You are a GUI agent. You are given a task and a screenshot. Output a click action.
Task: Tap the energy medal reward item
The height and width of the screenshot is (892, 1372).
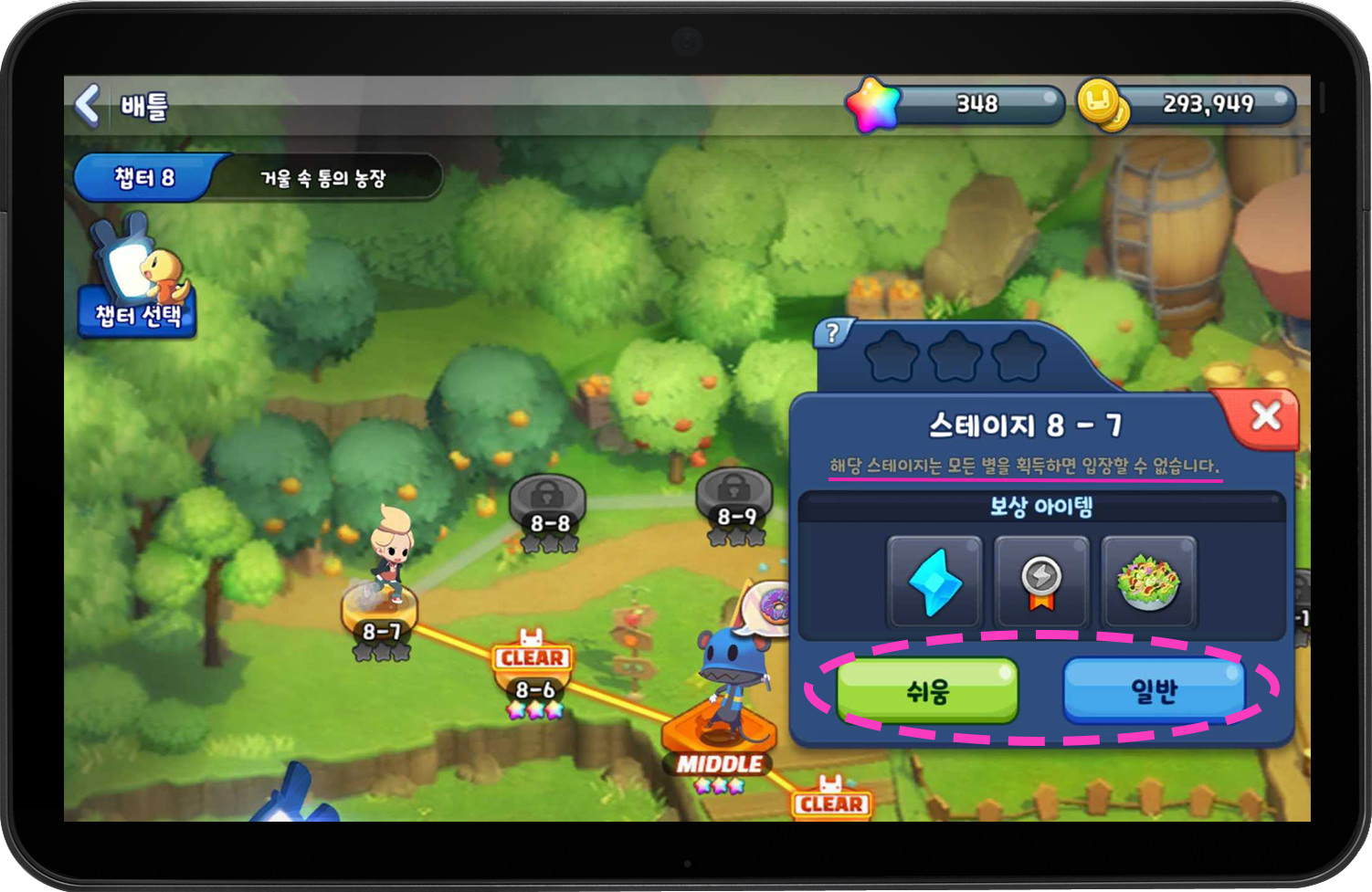[x=1041, y=582]
